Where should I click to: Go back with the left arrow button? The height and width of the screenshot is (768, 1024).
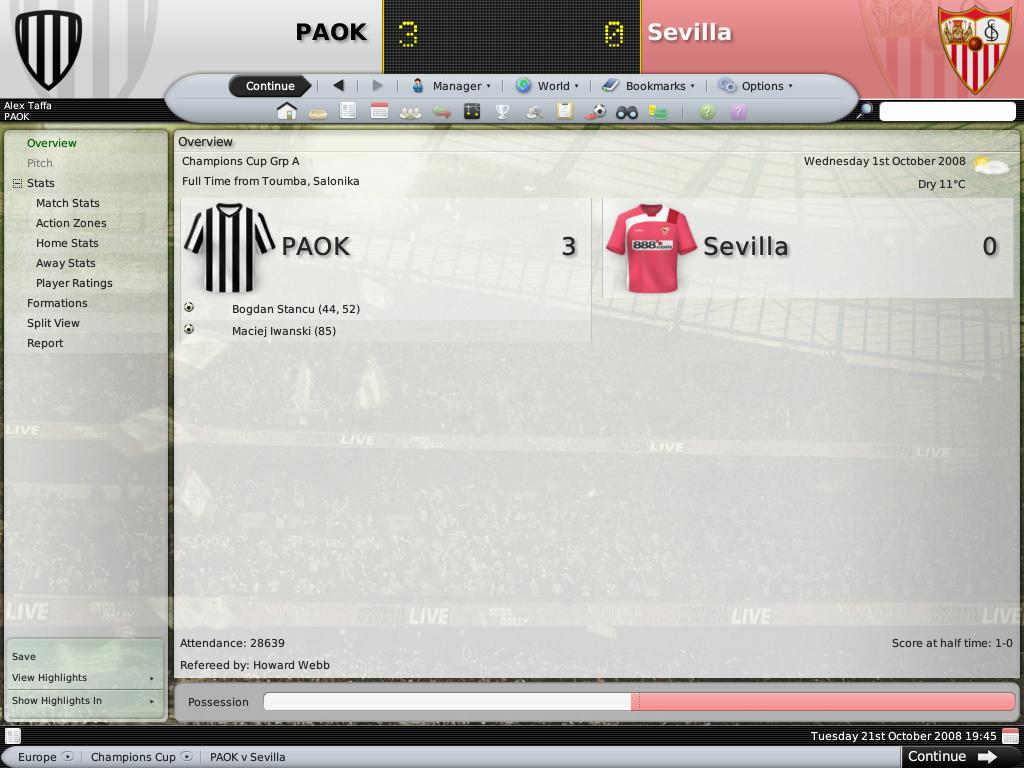(x=338, y=86)
